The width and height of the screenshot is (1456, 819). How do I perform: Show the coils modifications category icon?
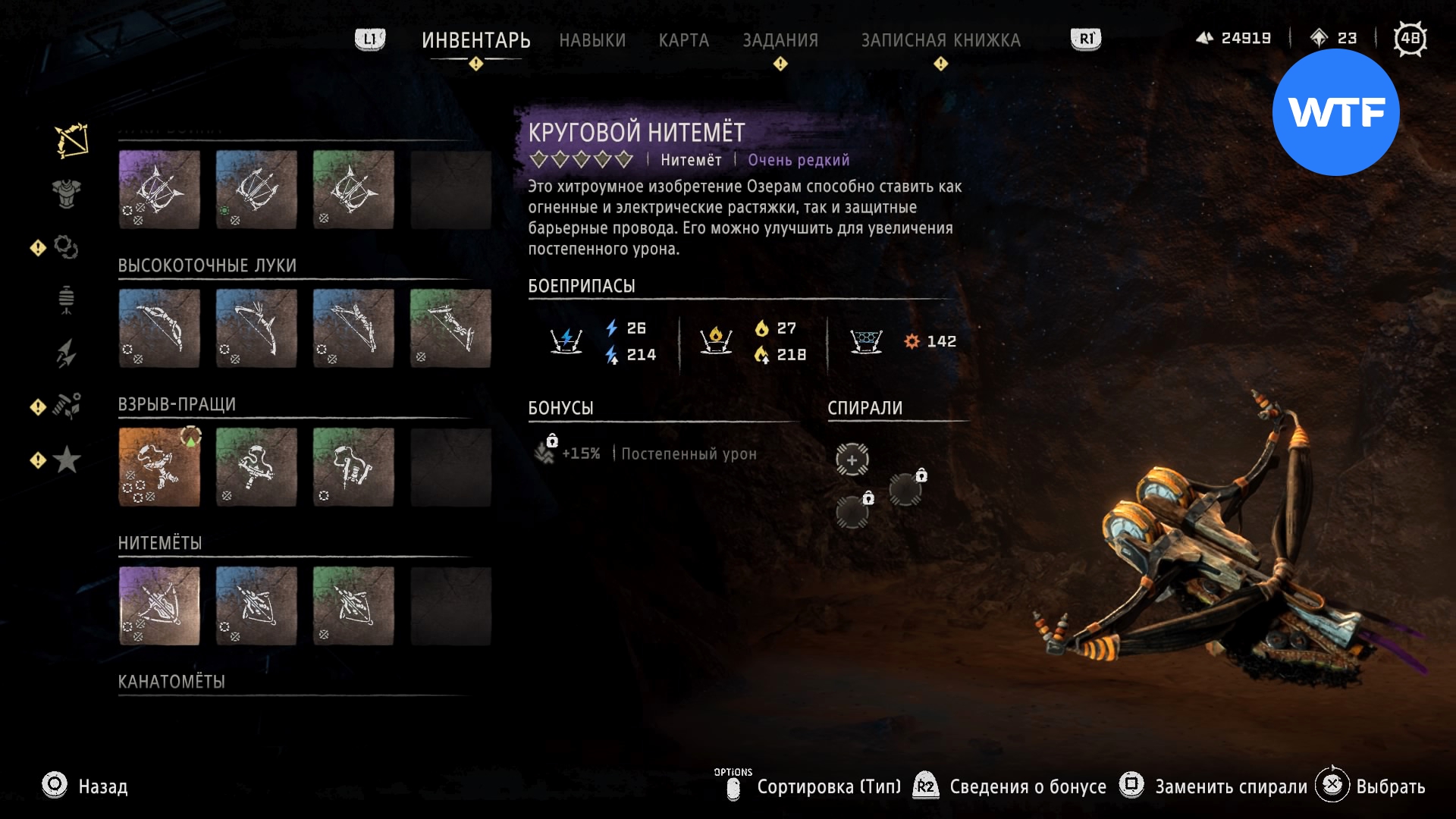(66, 247)
